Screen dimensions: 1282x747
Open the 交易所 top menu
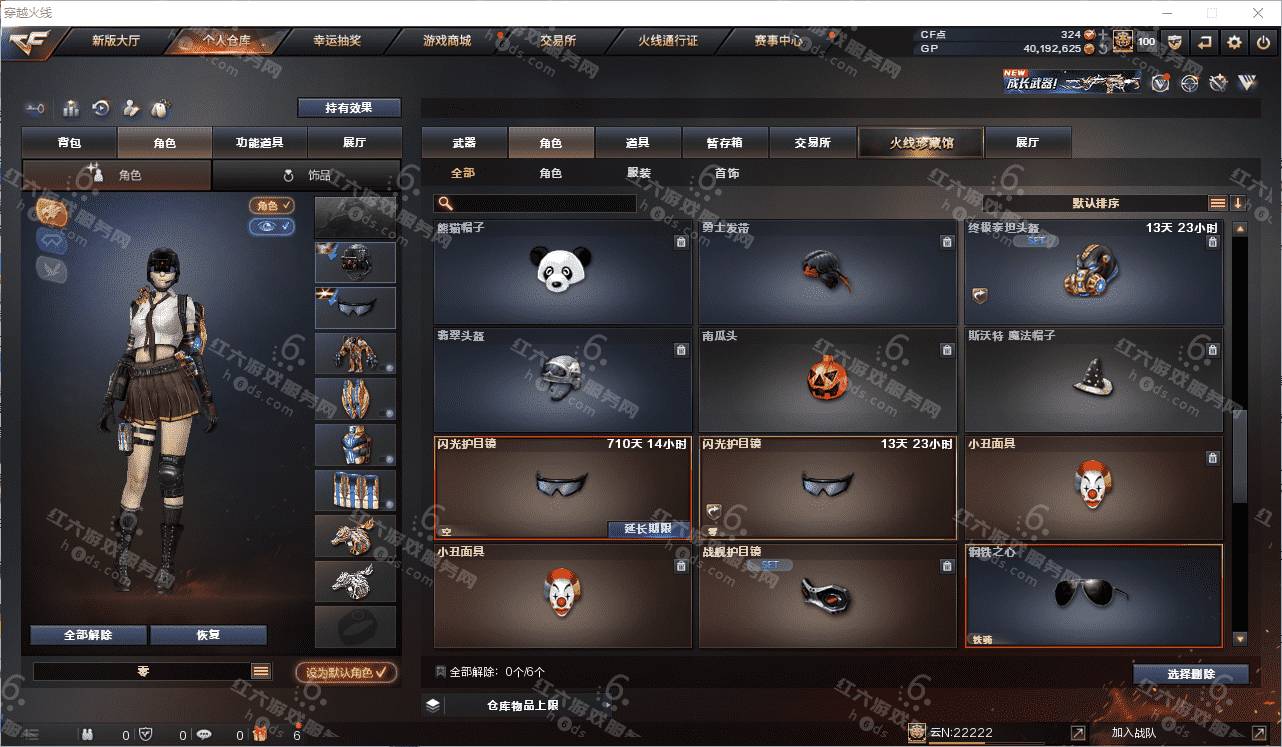tap(558, 41)
